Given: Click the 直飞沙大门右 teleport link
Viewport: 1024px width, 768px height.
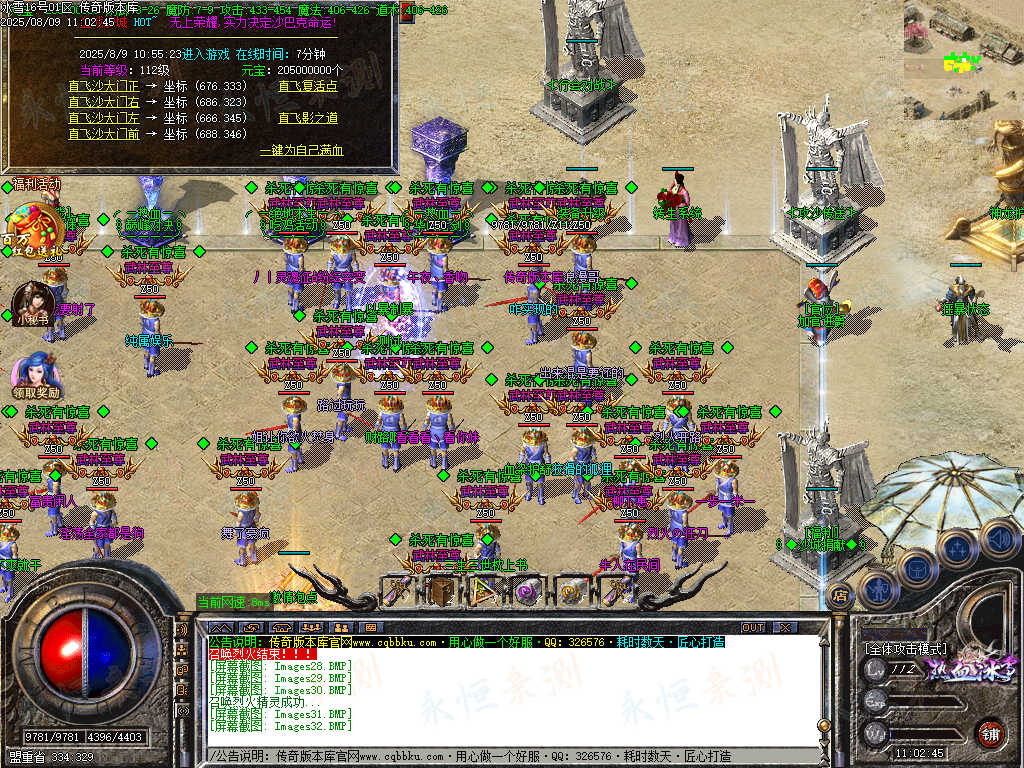Looking at the screenshot, I should (x=103, y=102).
